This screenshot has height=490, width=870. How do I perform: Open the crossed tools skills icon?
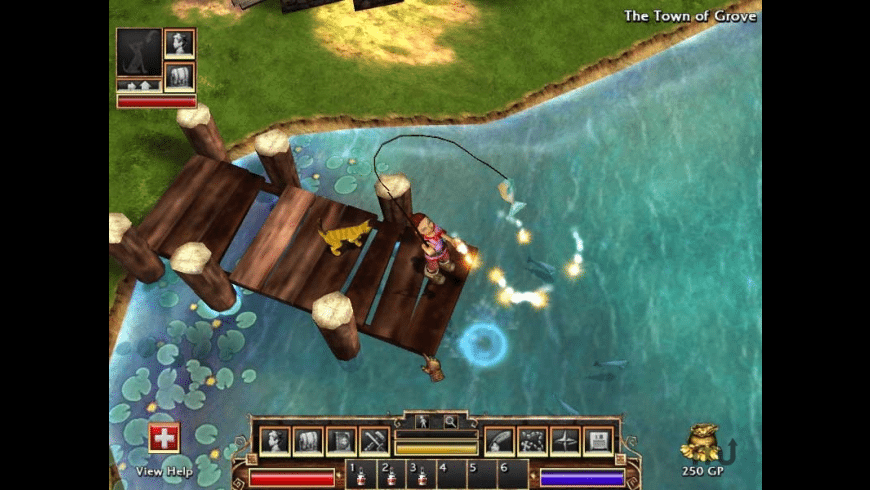click(x=374, y=440)
